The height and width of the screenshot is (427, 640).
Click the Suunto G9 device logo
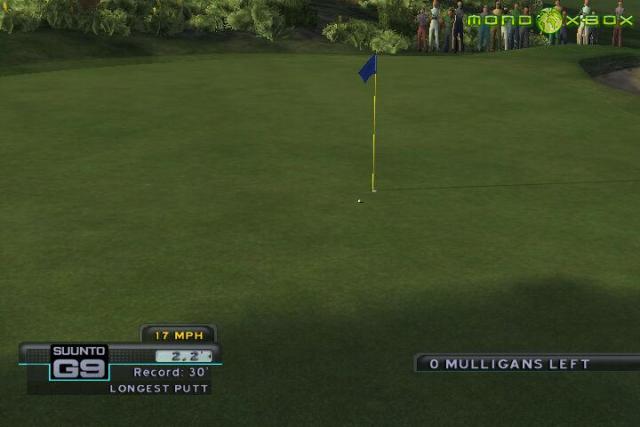point(79,362)
